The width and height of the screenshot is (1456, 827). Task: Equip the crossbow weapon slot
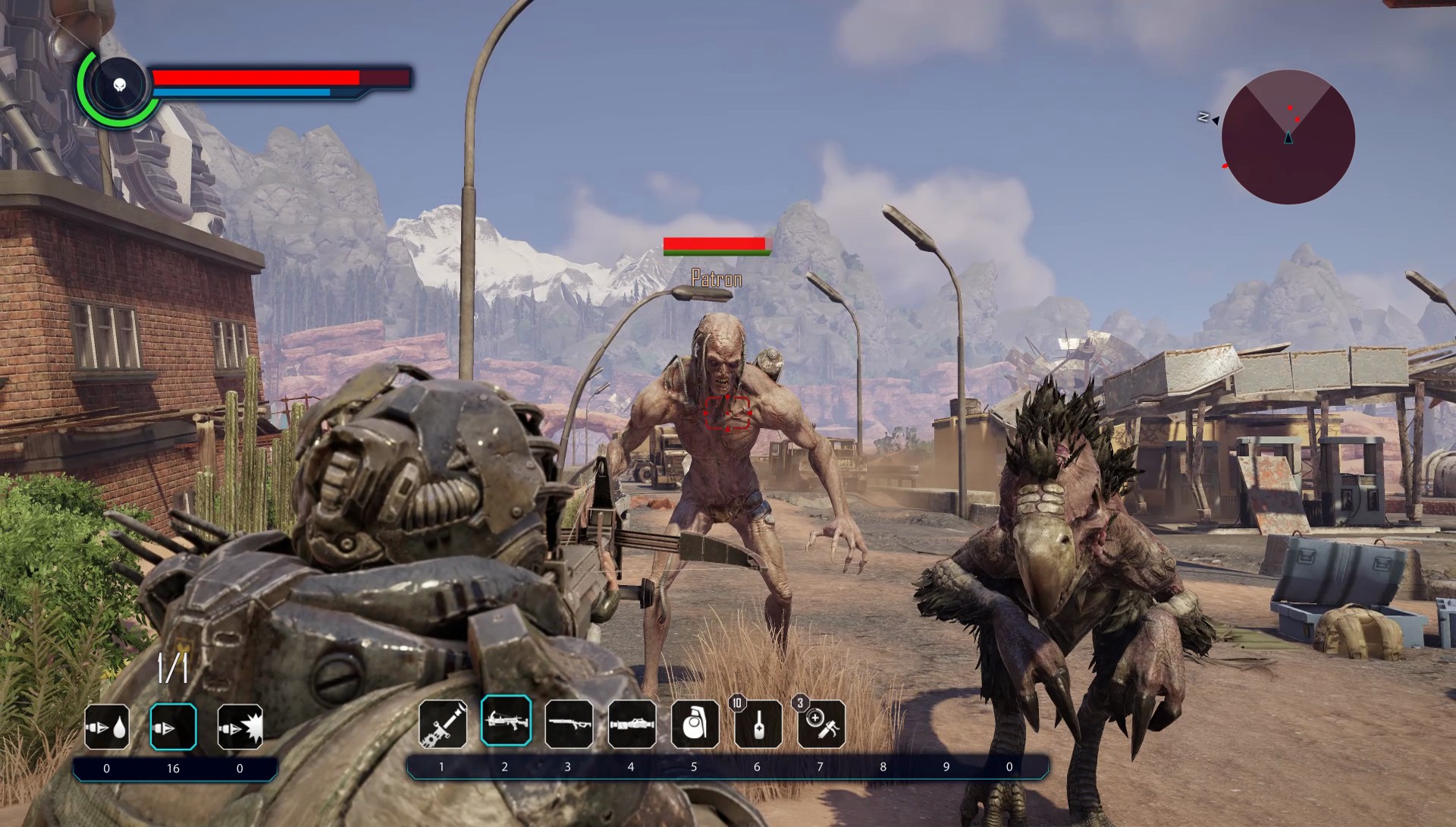click(x=506, y=721)
